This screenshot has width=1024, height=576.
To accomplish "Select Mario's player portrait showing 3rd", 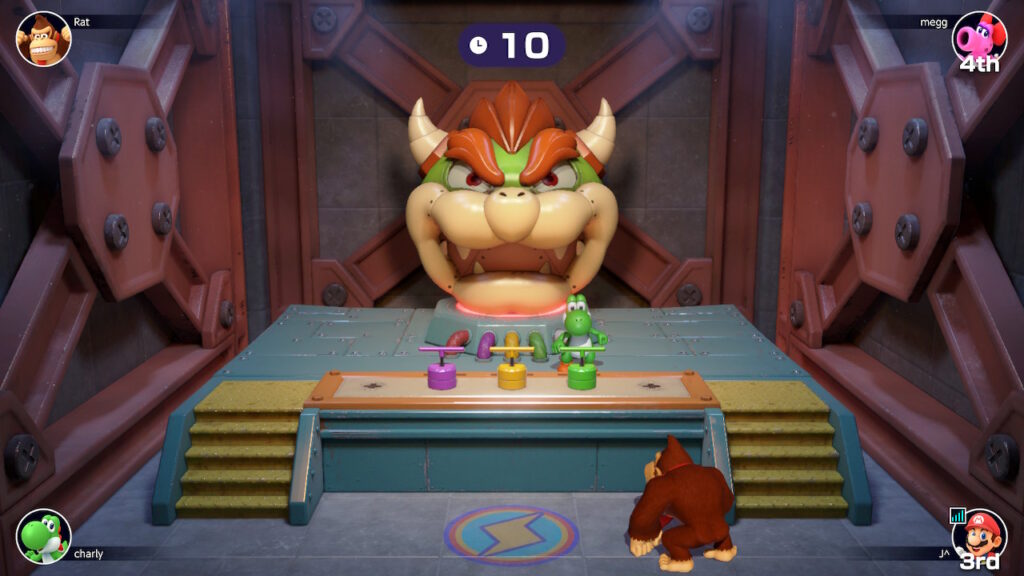I will [978, 535].
